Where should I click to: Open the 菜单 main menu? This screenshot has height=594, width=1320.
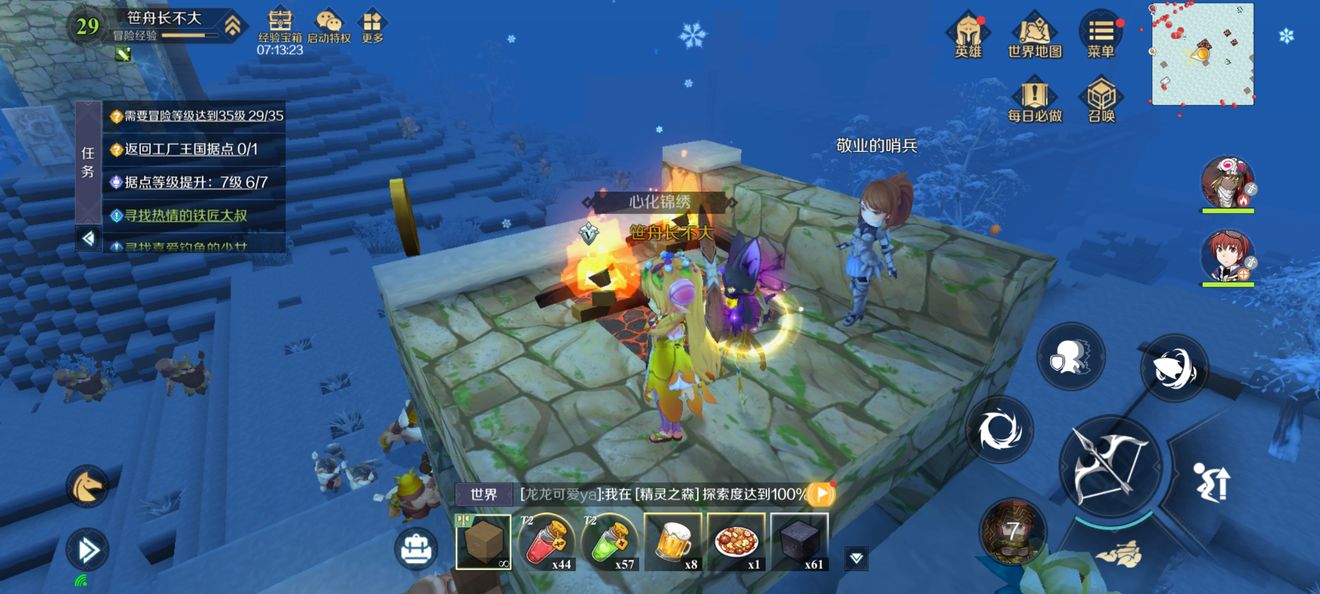coord(1101,35)
